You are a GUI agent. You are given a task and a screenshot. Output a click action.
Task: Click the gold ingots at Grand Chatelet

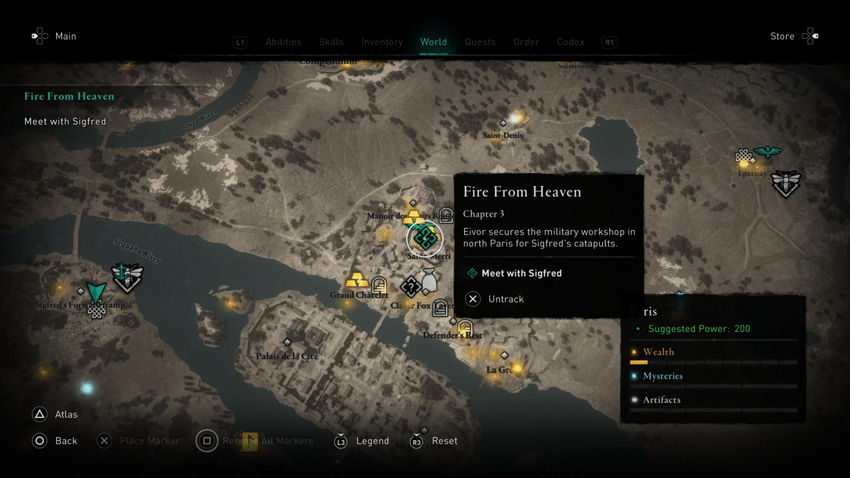(x=356, y=280)
